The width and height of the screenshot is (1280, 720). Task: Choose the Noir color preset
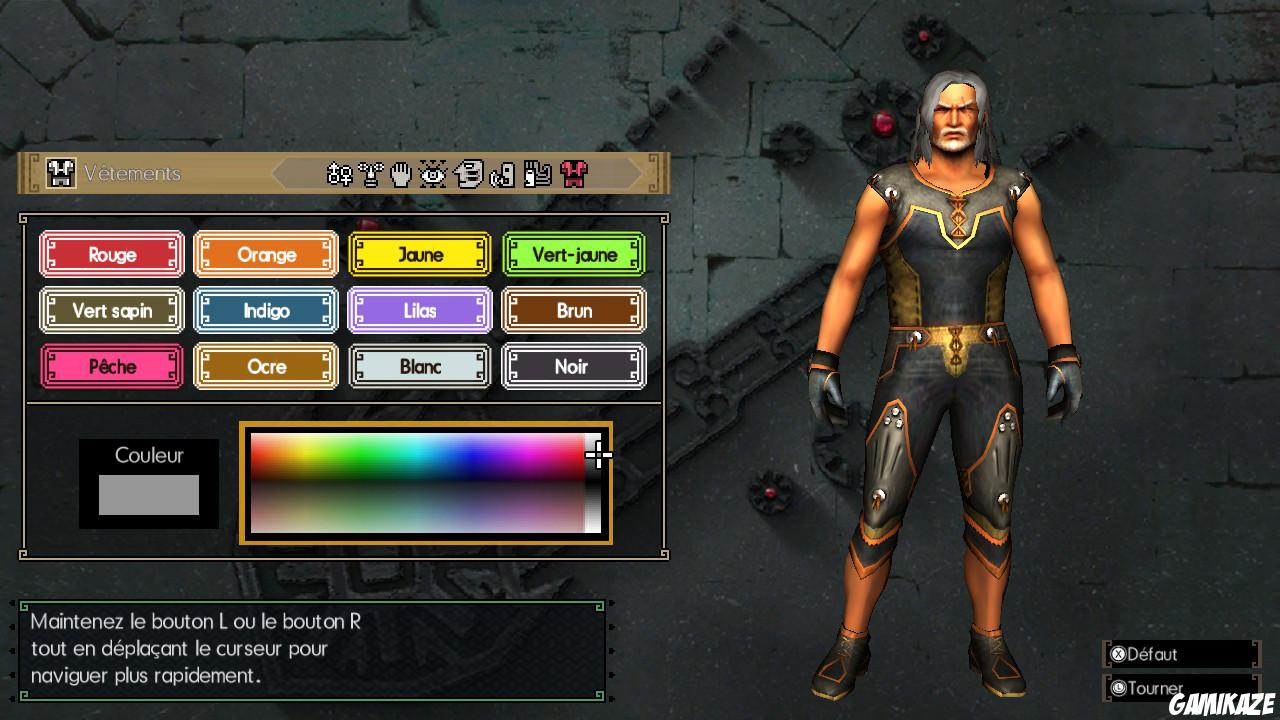(574, 367)
